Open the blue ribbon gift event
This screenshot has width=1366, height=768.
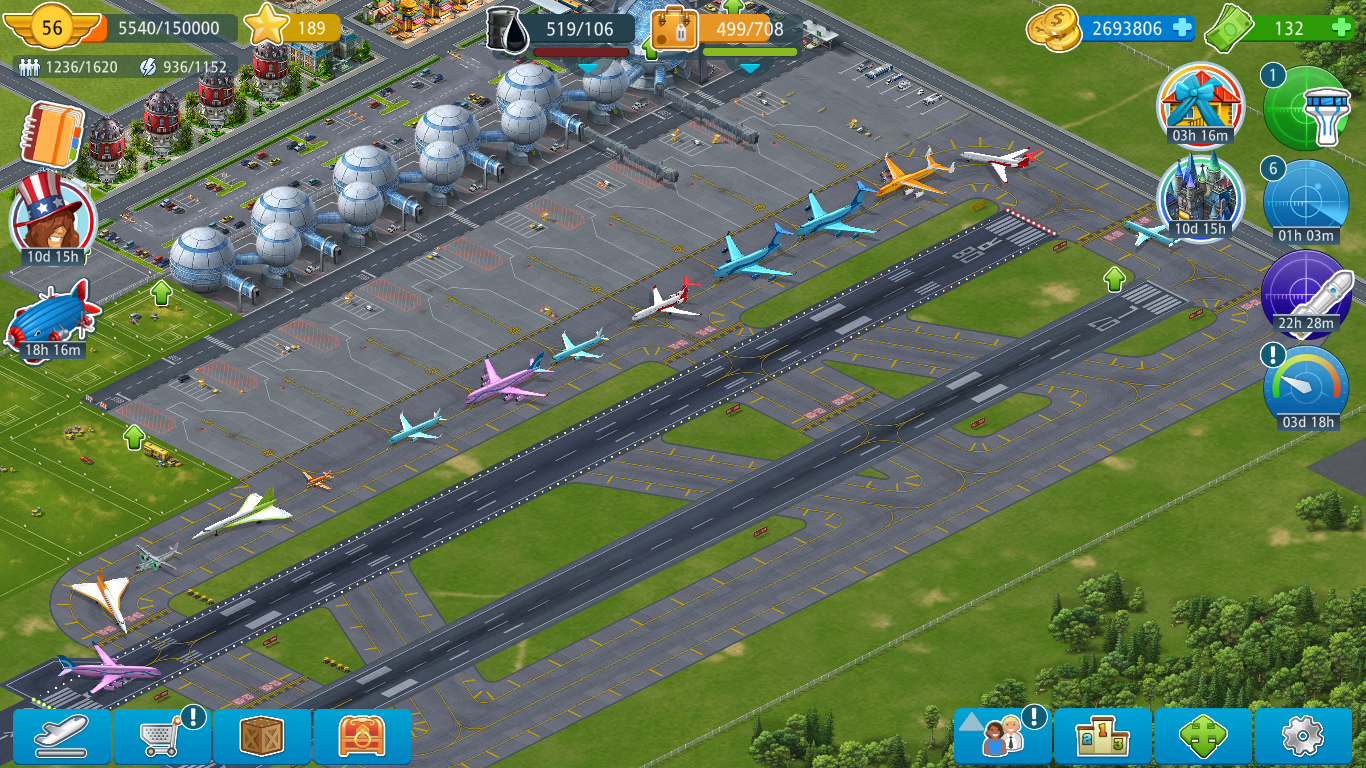tap(1200, 103)
